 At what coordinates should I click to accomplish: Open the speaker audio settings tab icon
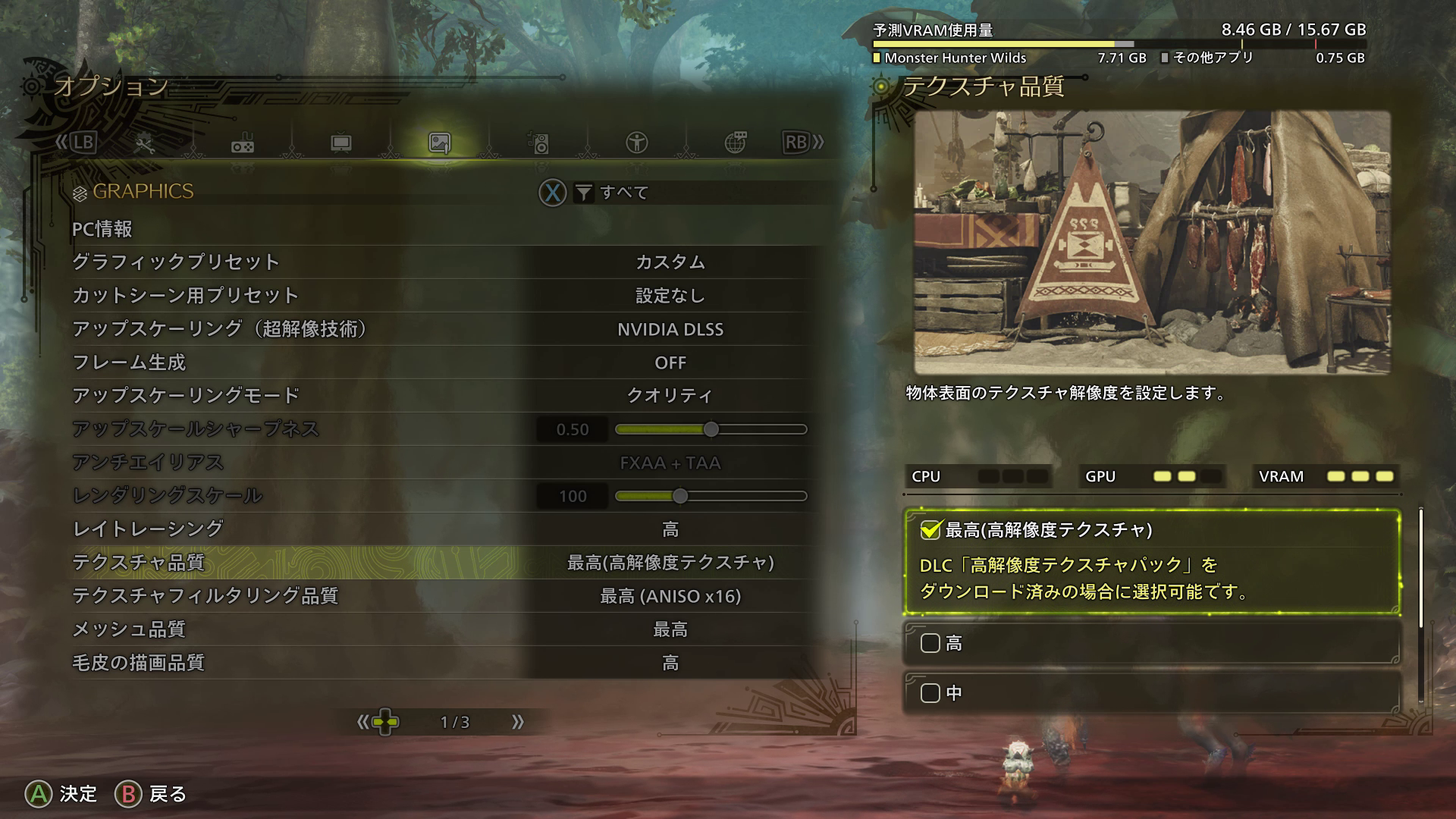538,142
